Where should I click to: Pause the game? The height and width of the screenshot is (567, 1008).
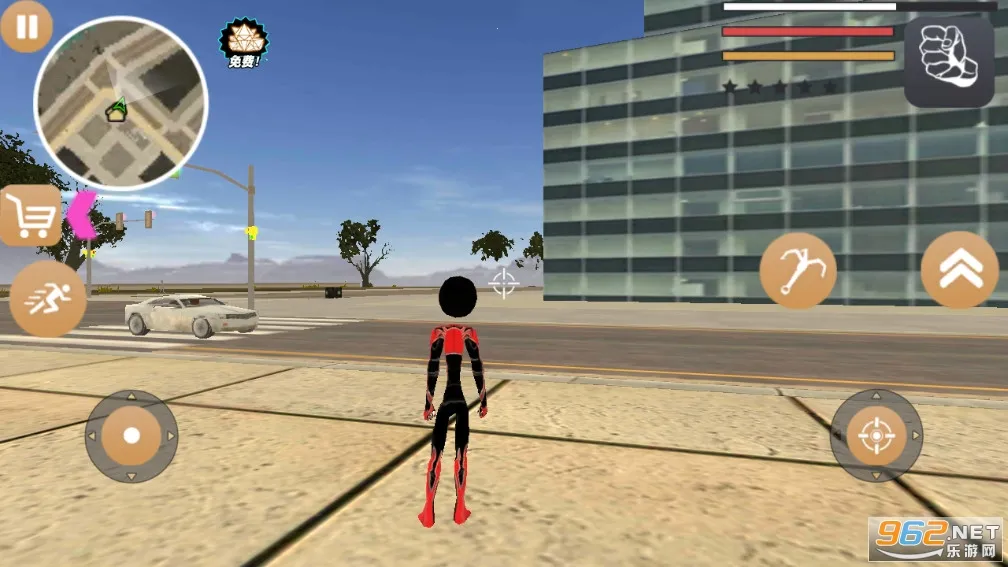point(26,26)
